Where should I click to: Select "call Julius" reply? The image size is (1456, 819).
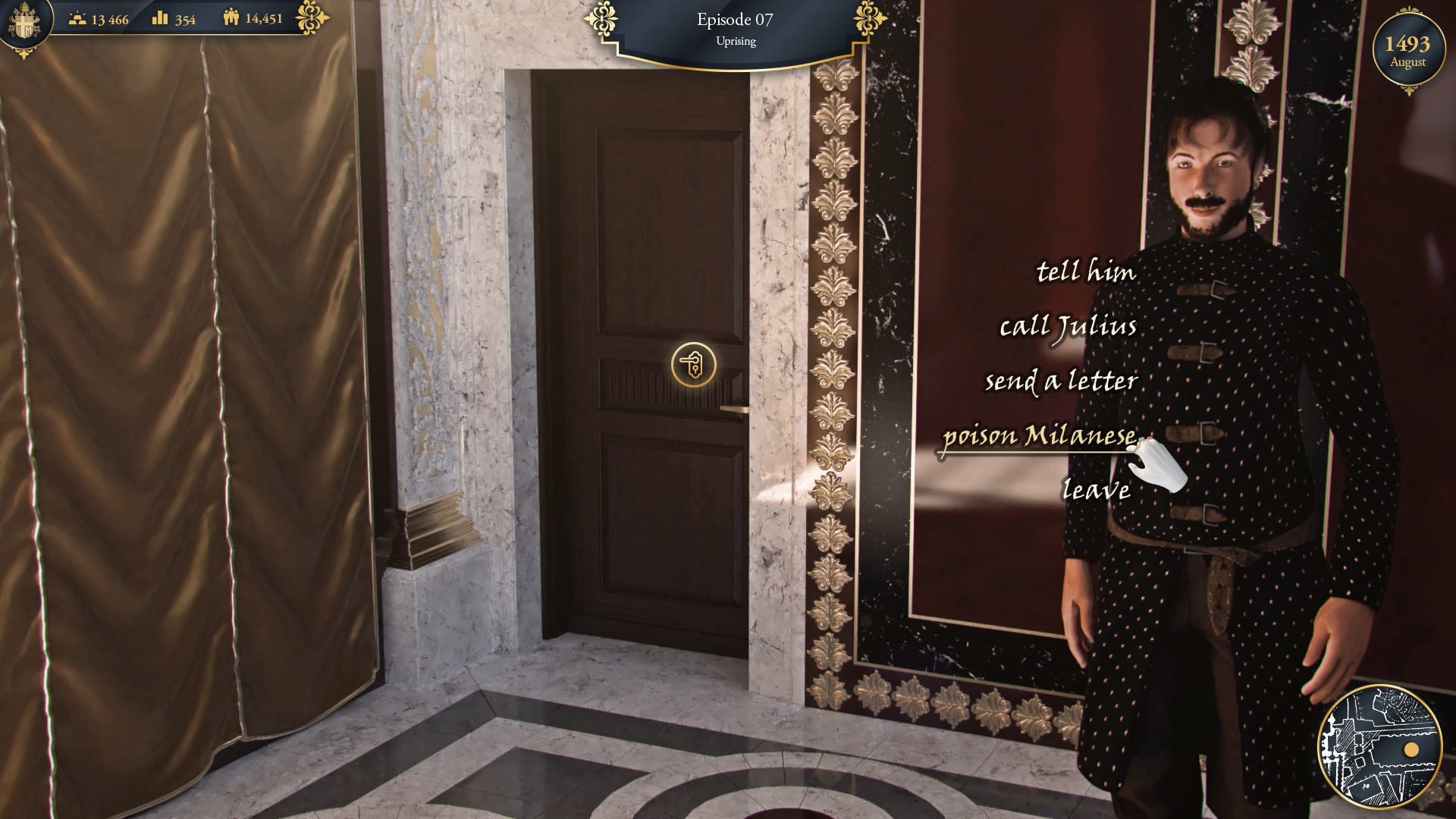1068,327
